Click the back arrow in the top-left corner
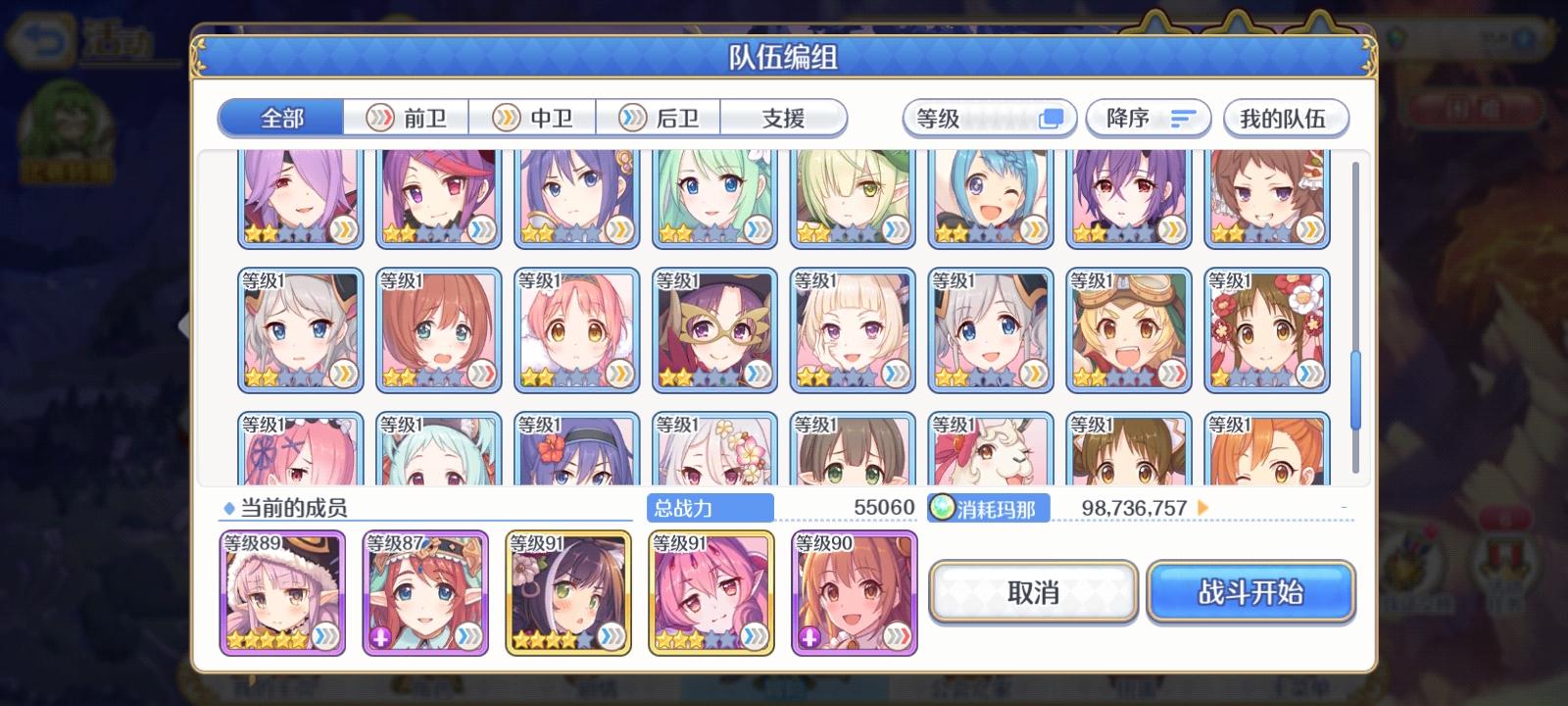Screen dimensions: 1568x706 (x=37, y=39)
